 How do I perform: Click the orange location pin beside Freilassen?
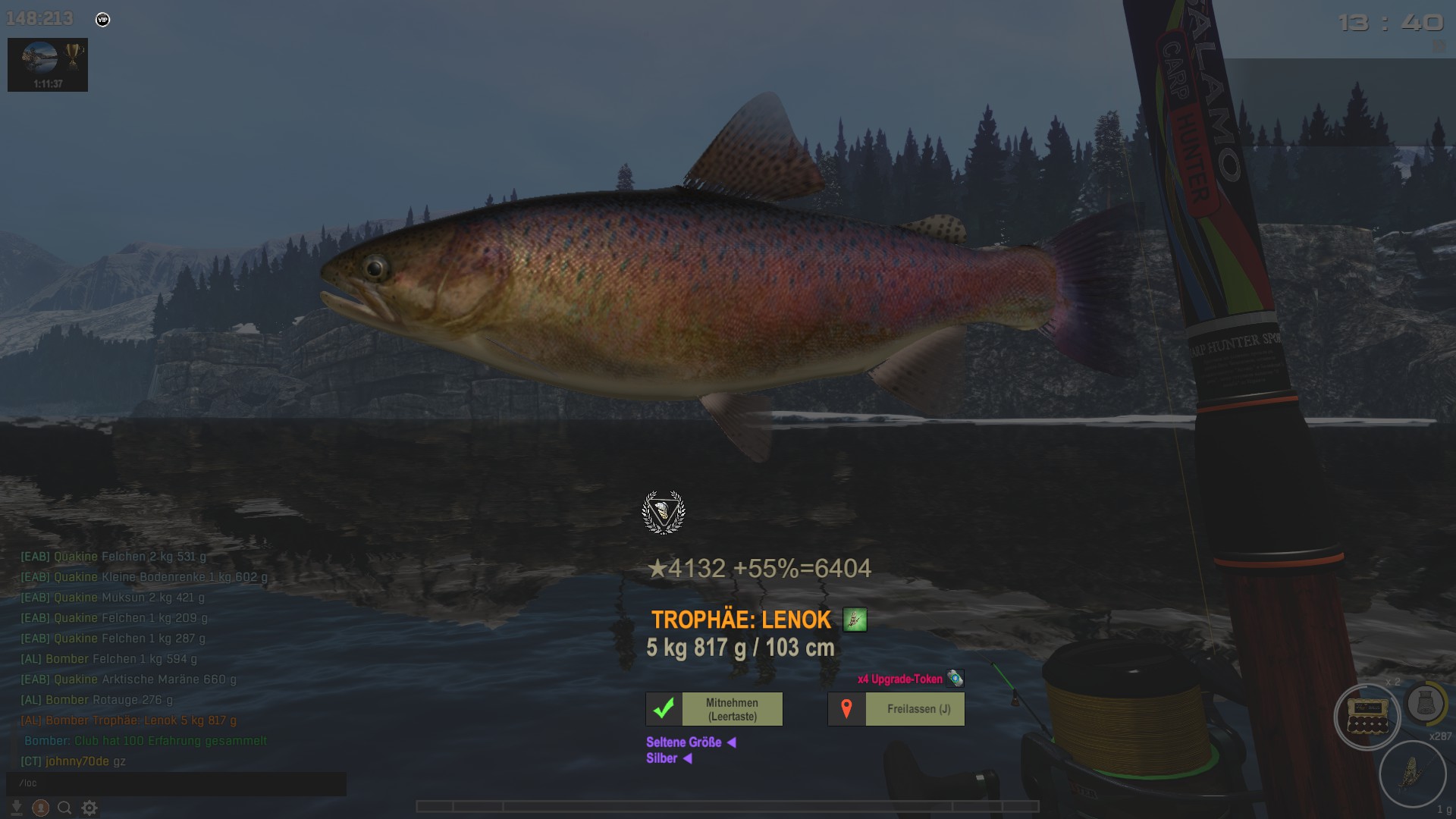[x=846, y=709]
